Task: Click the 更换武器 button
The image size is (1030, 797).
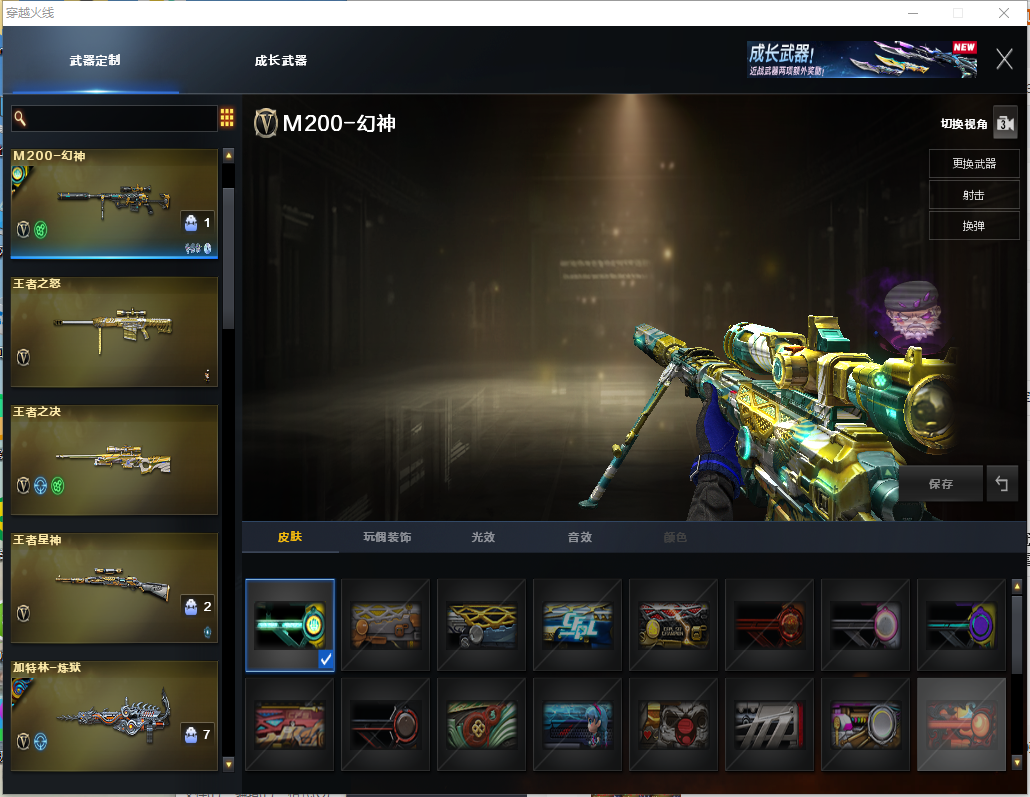Action: point(973,164)
